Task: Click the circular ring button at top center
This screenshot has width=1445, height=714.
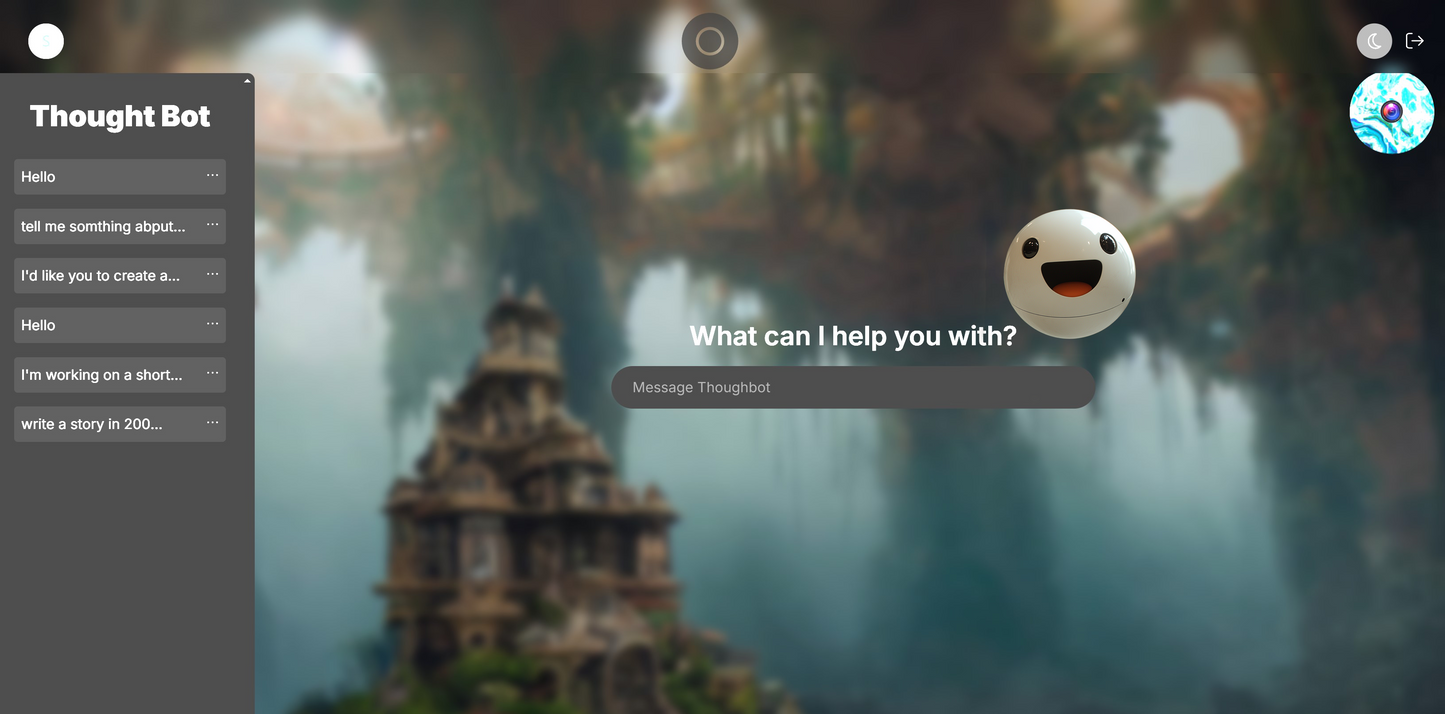Action: click(710, 41)
